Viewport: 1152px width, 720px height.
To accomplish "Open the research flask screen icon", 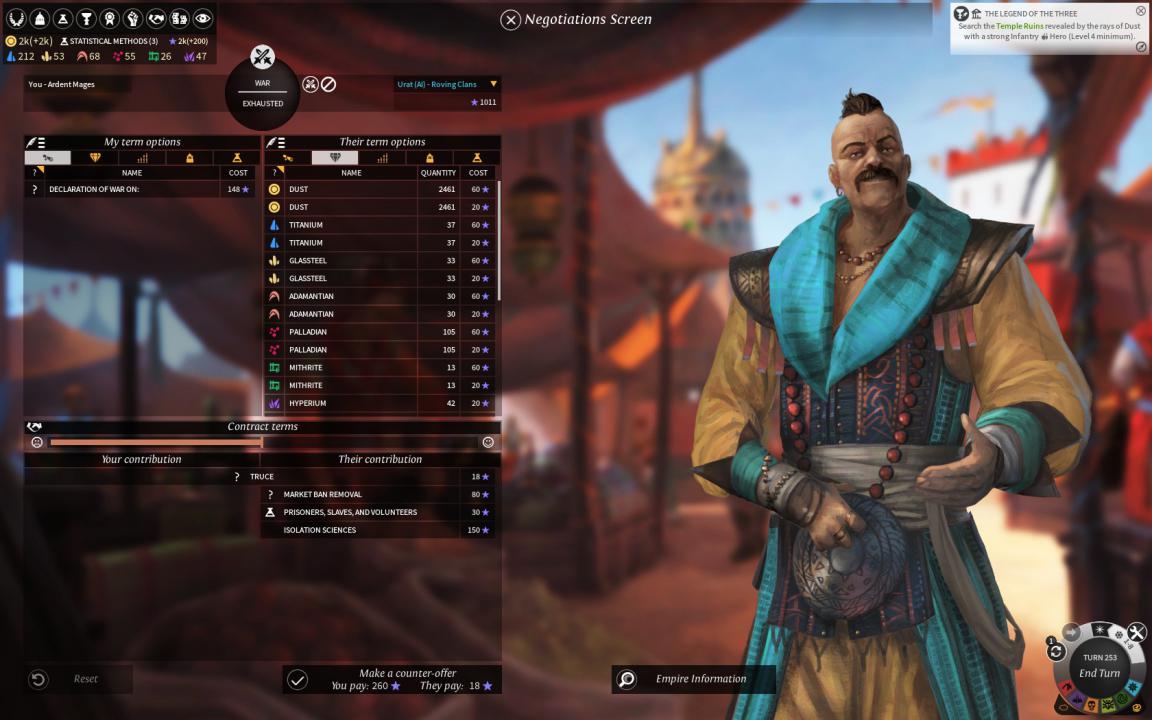I will [x=64, y=18].
